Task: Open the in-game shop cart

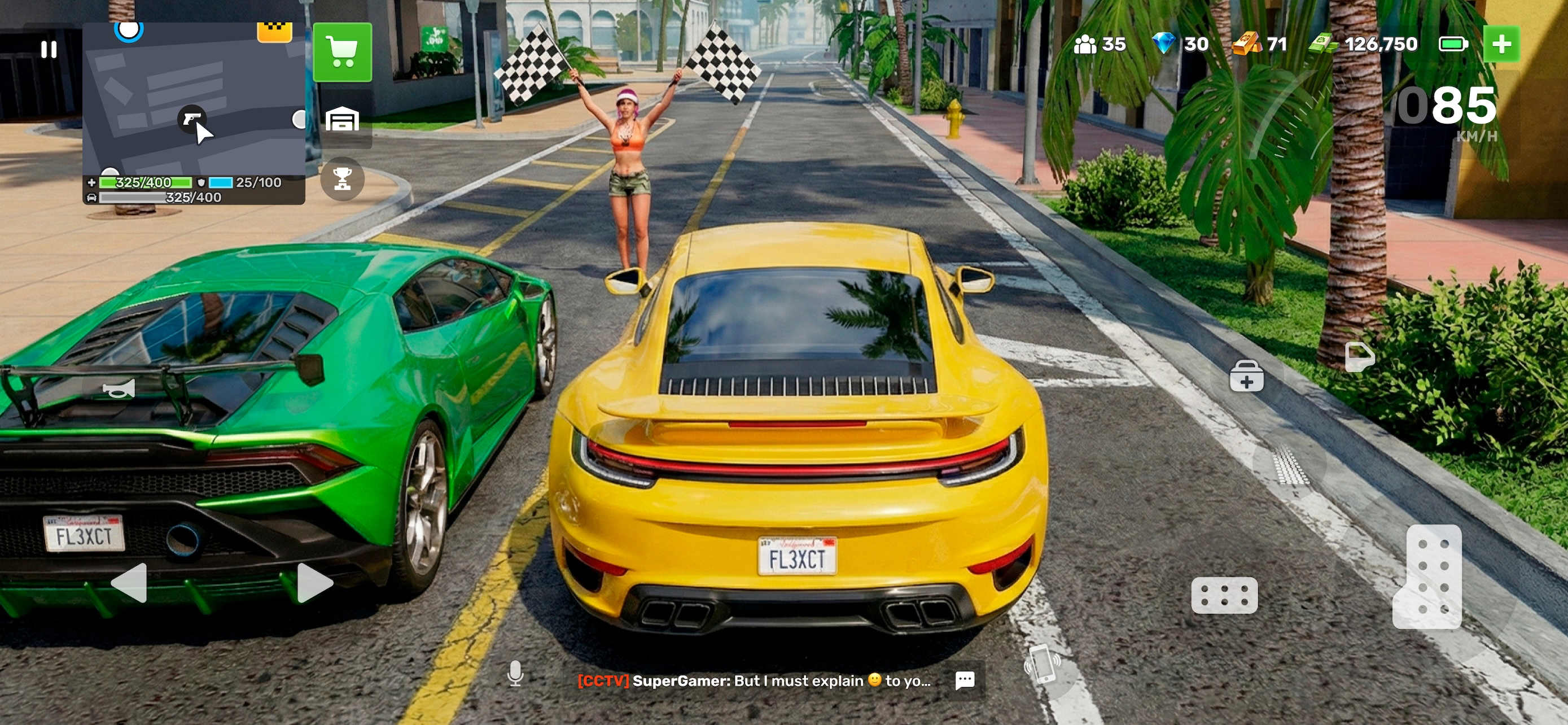Action: 342,53
